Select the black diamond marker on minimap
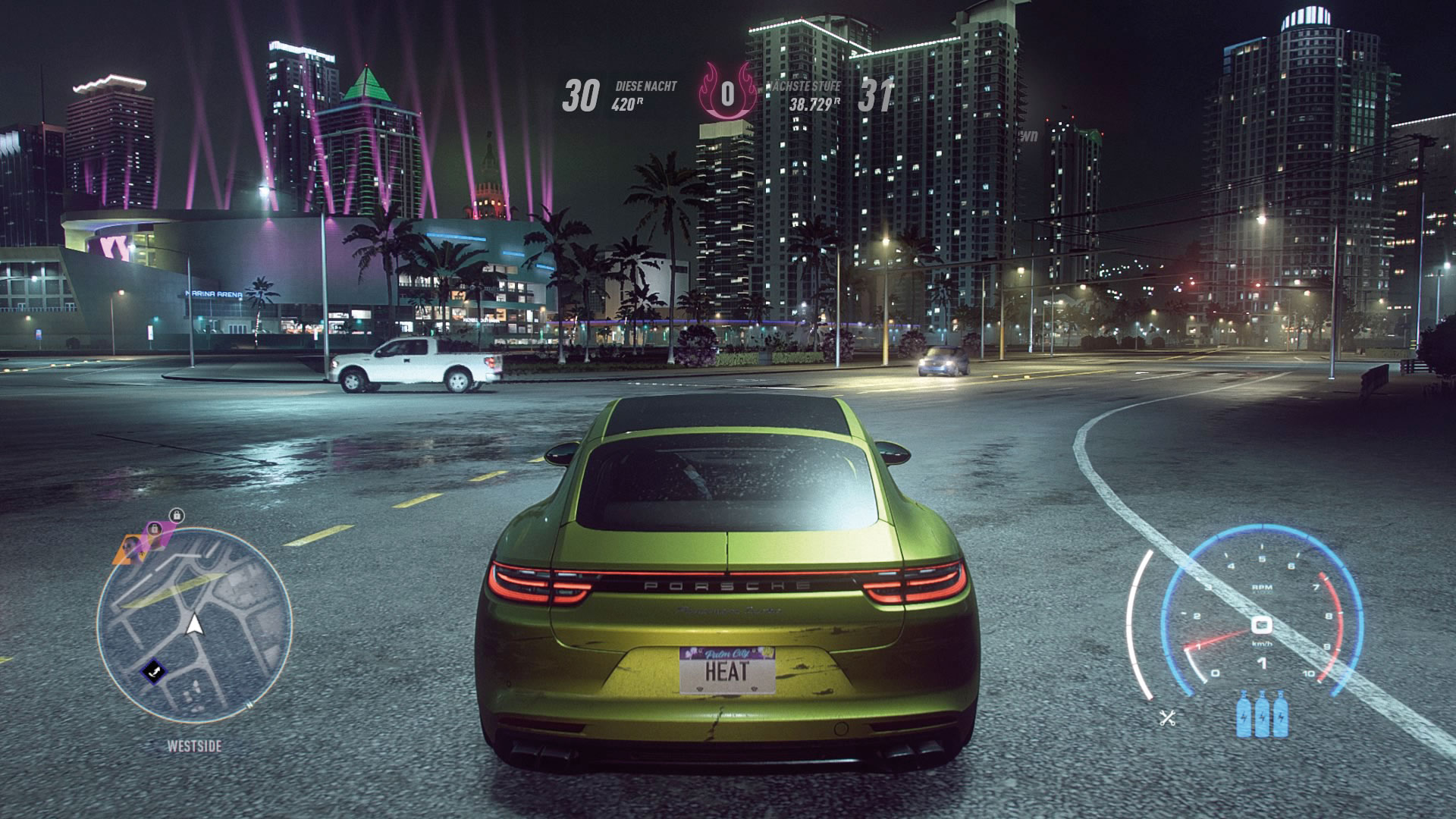This screenshot has width=1456, height=819. coord(152,670)
